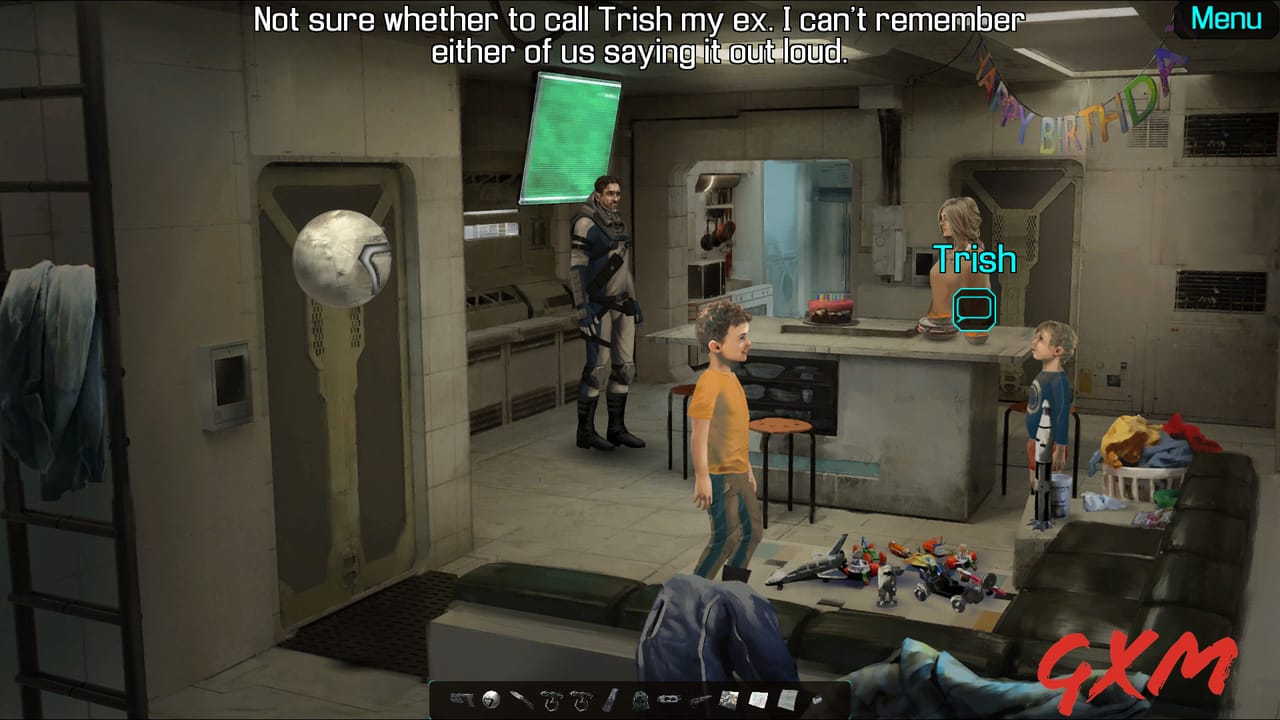Select the second metal clamp inventory item
Viewport: 1280px width, 720px height.
point(582,700)
